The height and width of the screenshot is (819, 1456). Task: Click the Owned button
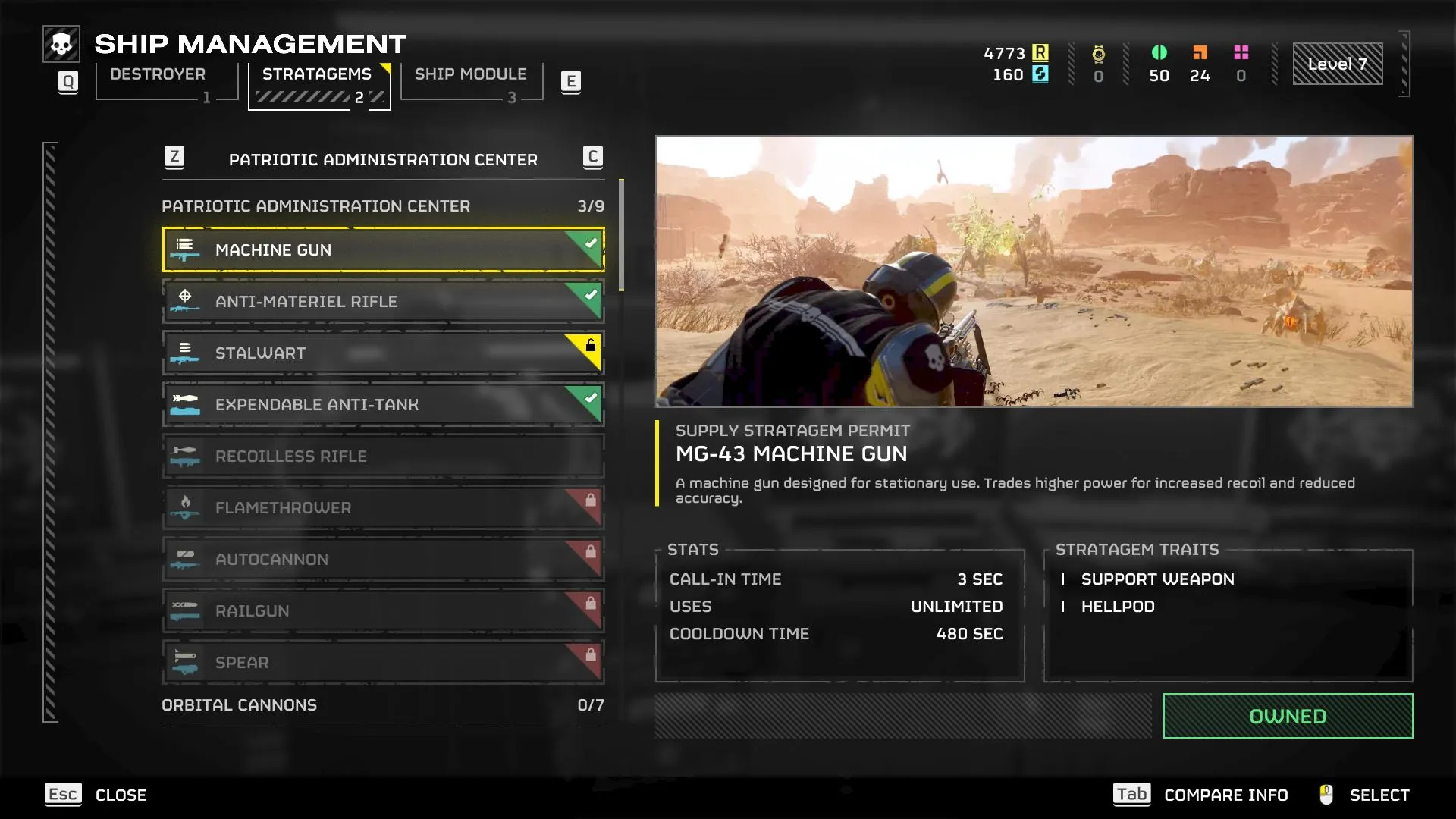pos(1288,716)
